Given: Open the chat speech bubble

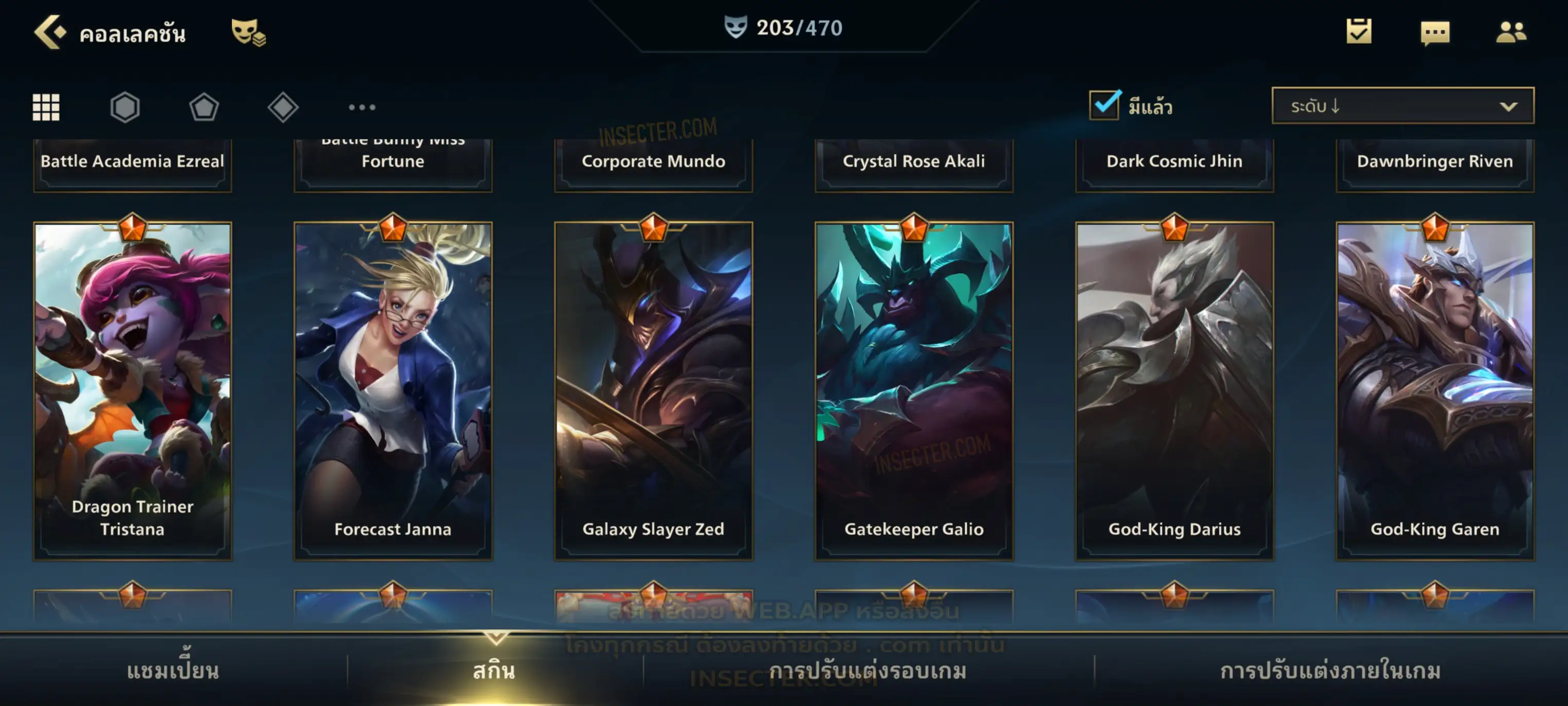Looking at the screenshot, I should pos(1435,33).
